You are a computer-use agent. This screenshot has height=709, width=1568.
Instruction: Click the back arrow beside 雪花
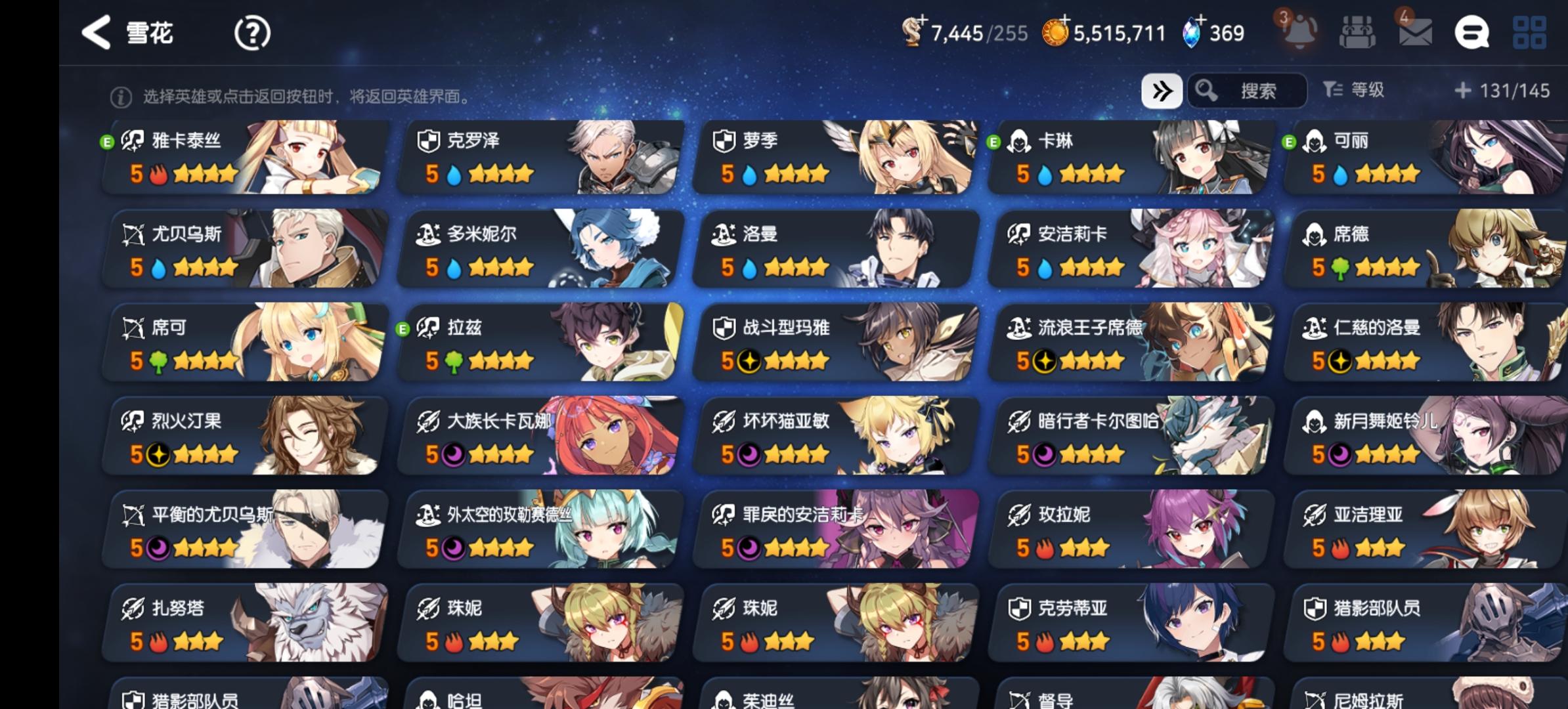click(97, 32)
